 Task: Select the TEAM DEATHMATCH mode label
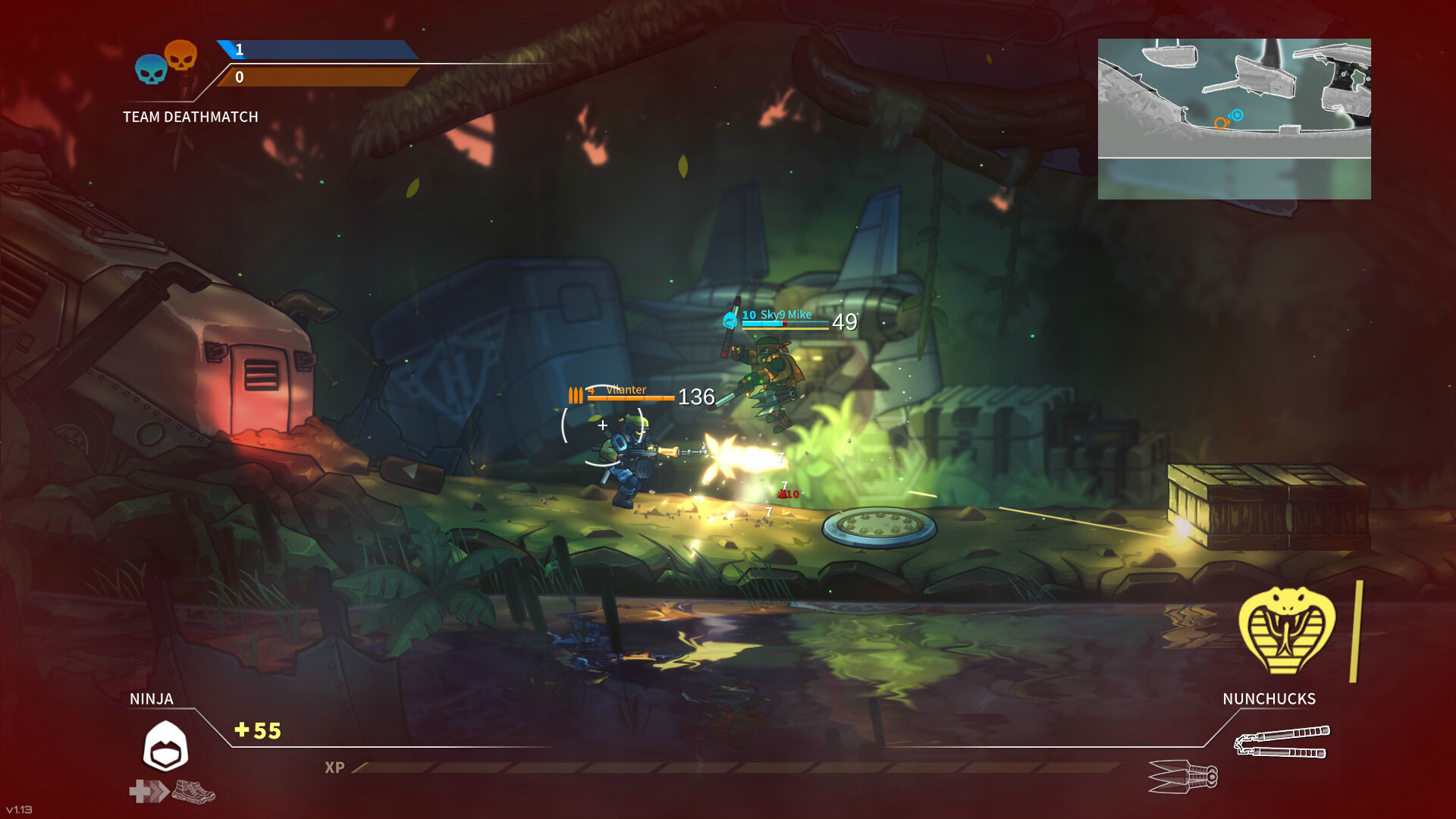click(x=190, y=117)
